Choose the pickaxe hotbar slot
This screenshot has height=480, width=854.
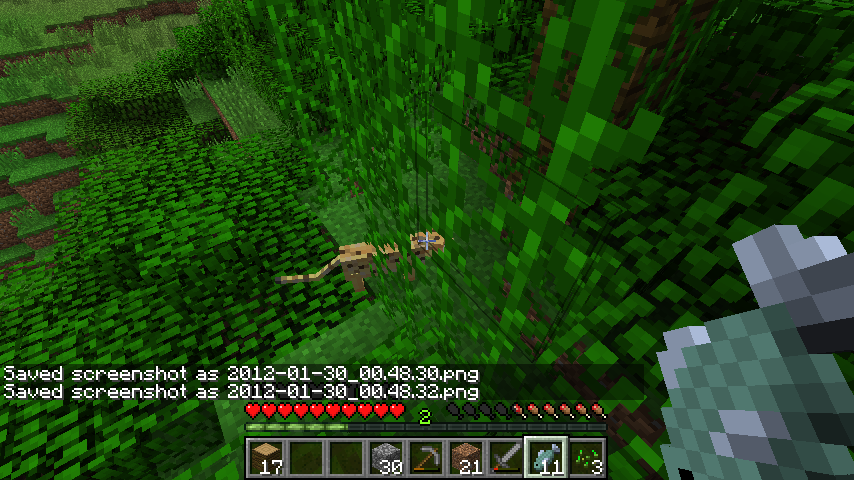pos(425,456)
